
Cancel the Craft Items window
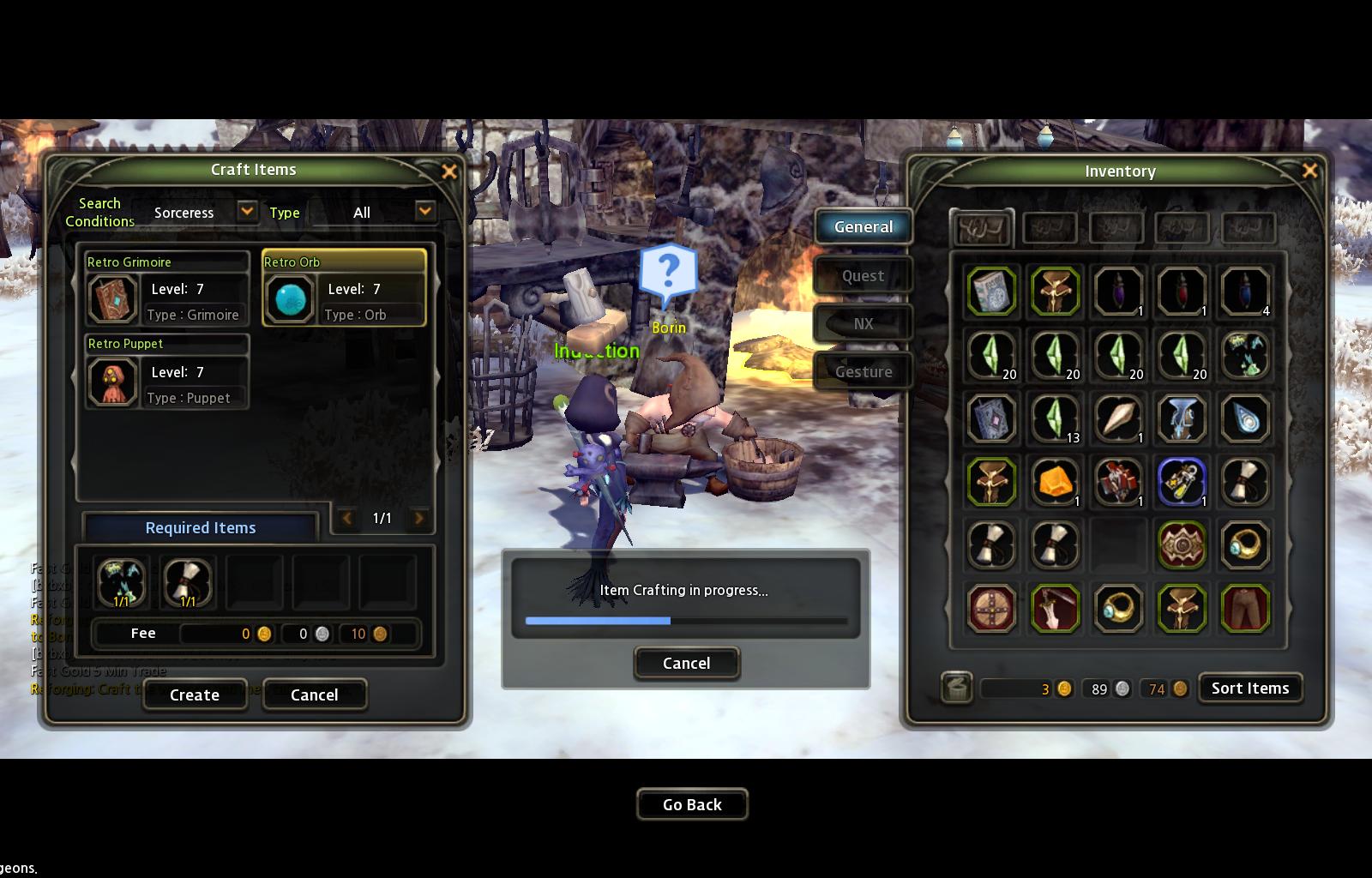tap(314, 695)
